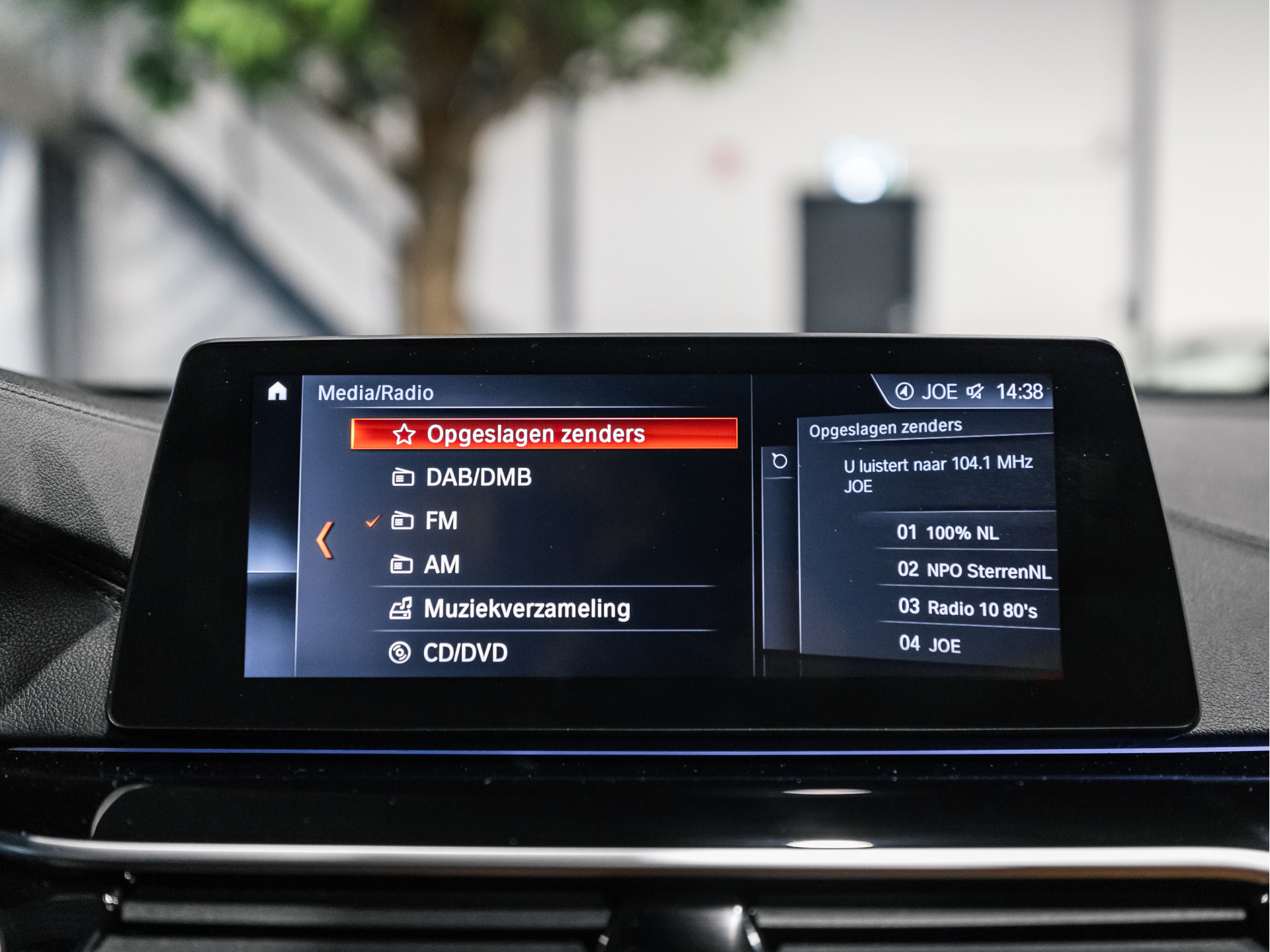Viewport: 1270px width, 952px height.
Task: Tap the refresh icon beside station list
Action: click(780, 461)
